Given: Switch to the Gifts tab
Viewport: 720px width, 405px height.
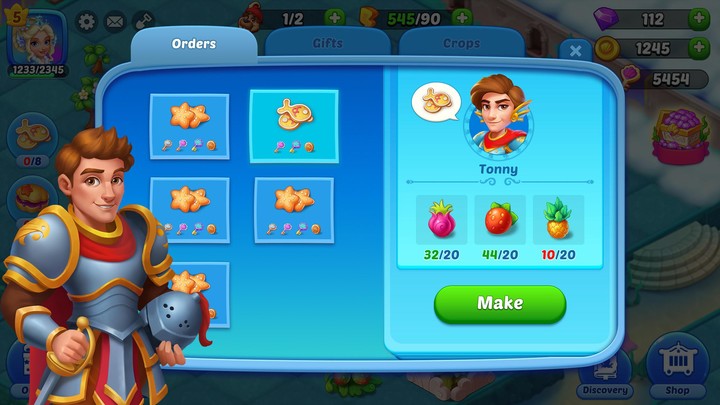Looking at the screenshot, I should click(327, 44).
